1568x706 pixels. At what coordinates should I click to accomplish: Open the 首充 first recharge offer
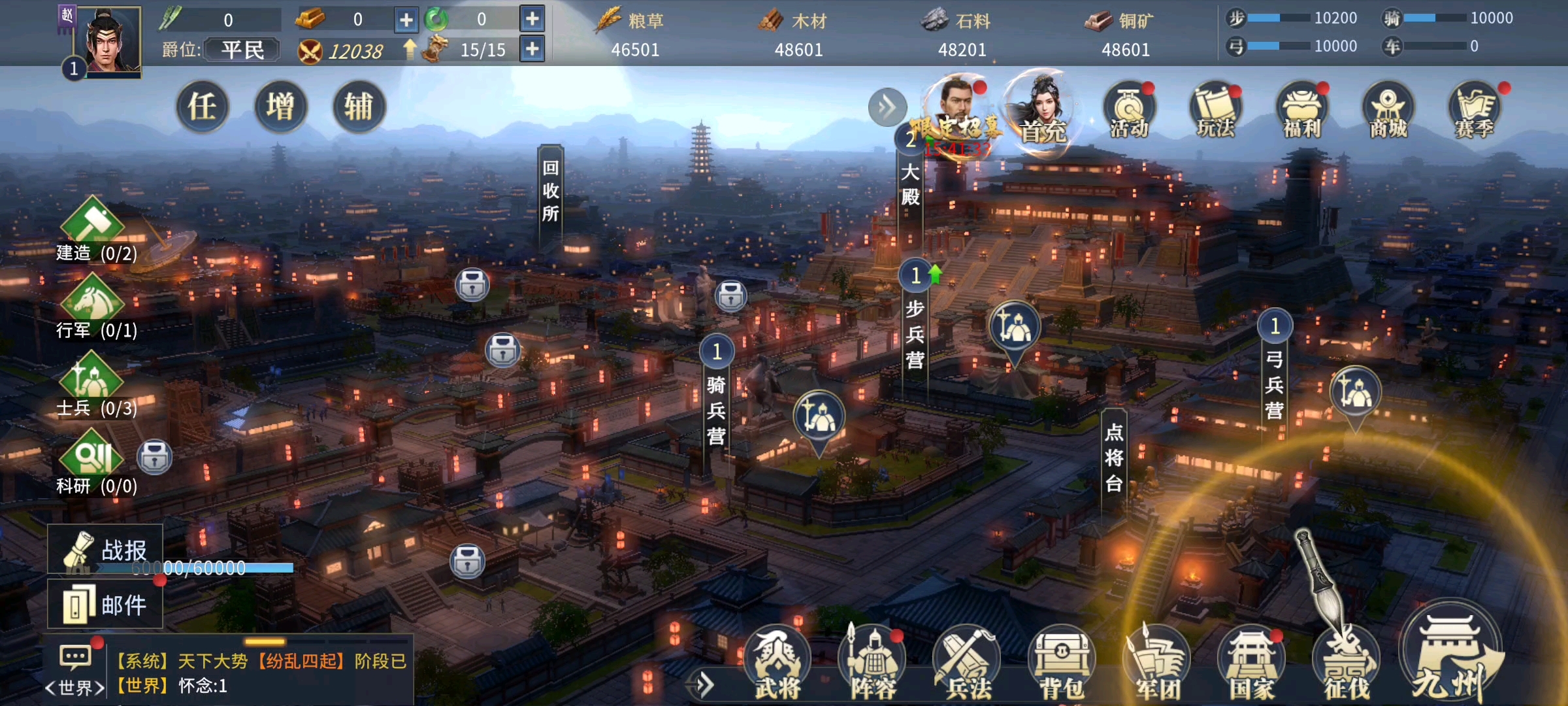pos(1043,111)
